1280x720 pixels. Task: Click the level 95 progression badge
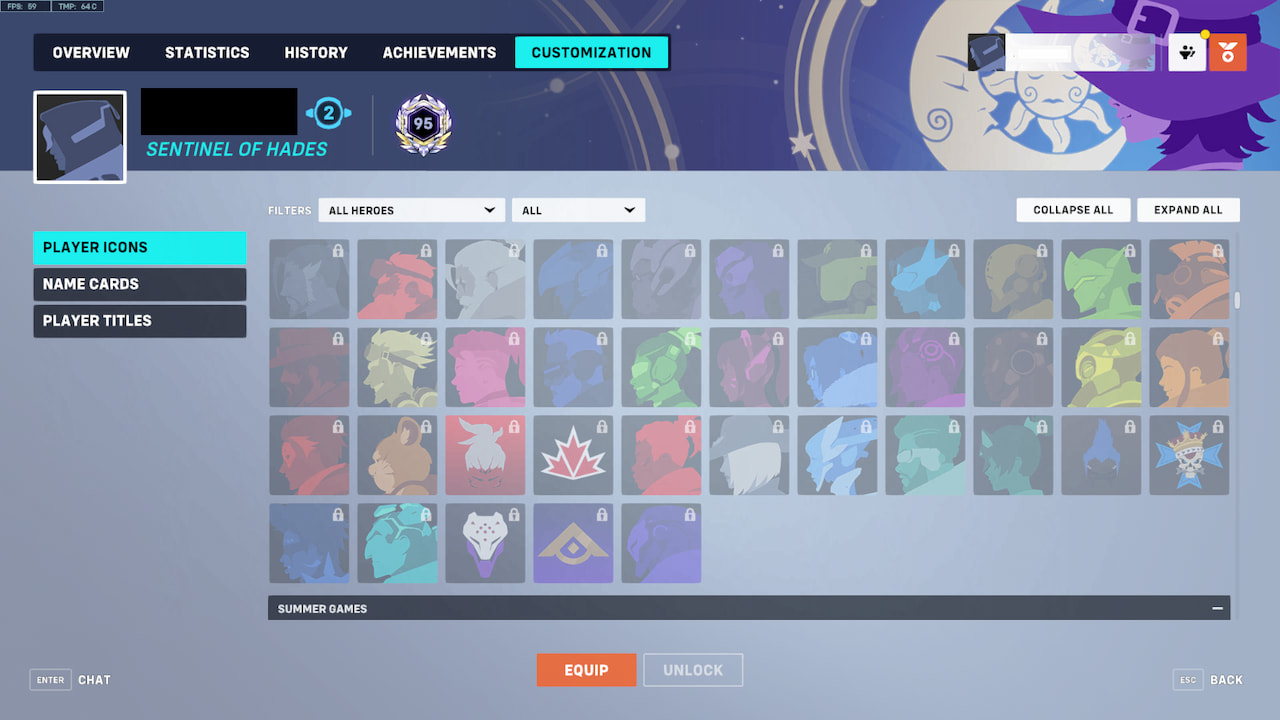[x=422, y=124]
